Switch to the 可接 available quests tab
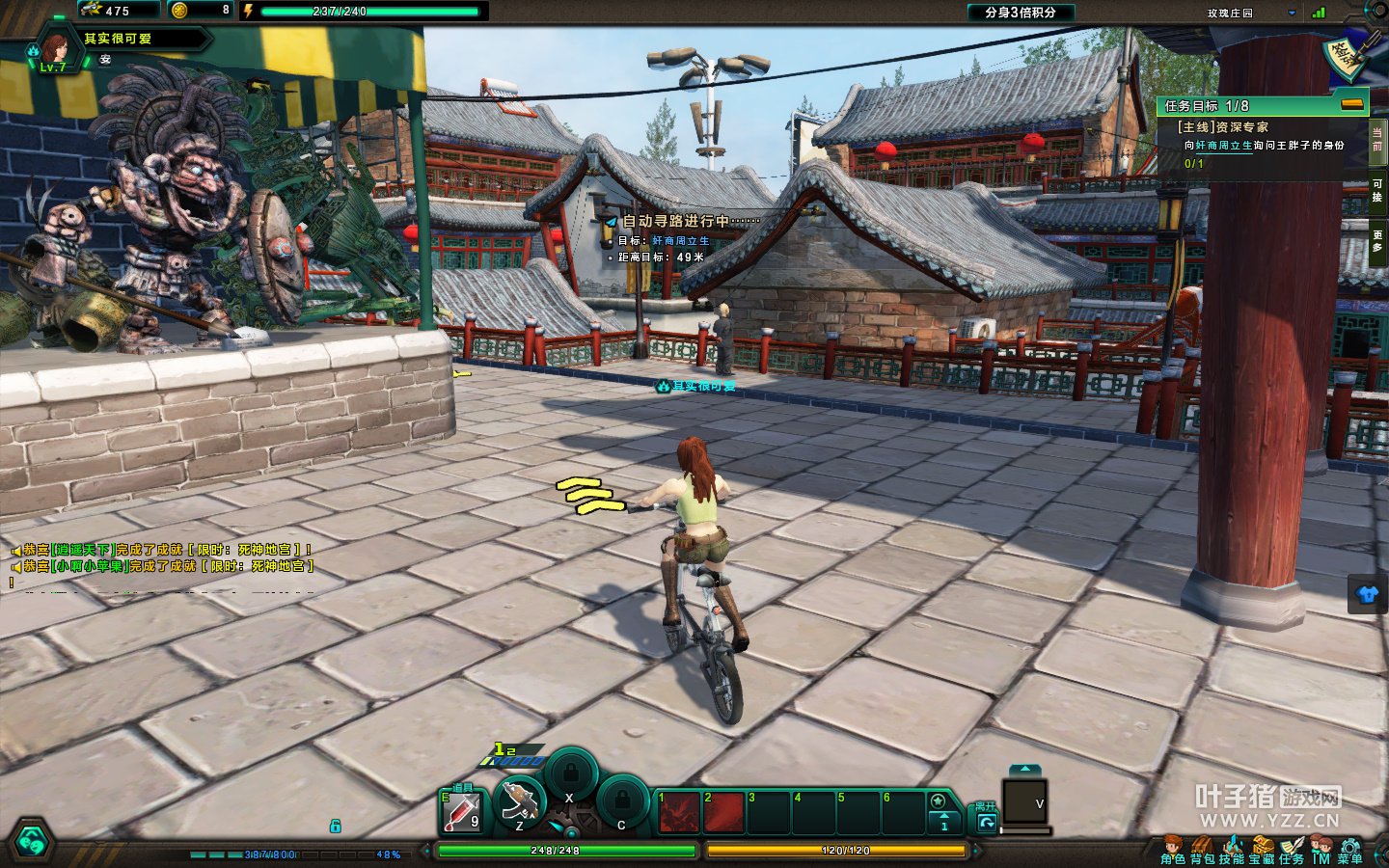 click(x=1377, y=190)
